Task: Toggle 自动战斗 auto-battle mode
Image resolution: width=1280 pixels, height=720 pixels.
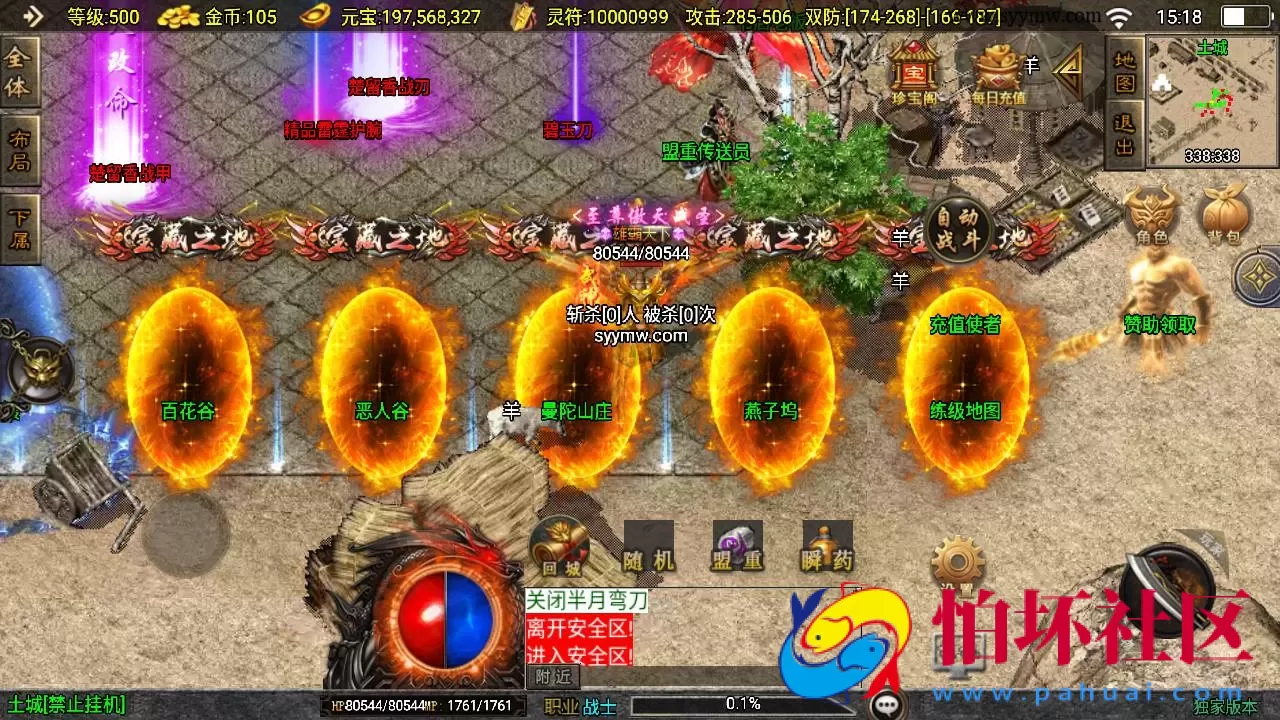Action: click(957, 229)
